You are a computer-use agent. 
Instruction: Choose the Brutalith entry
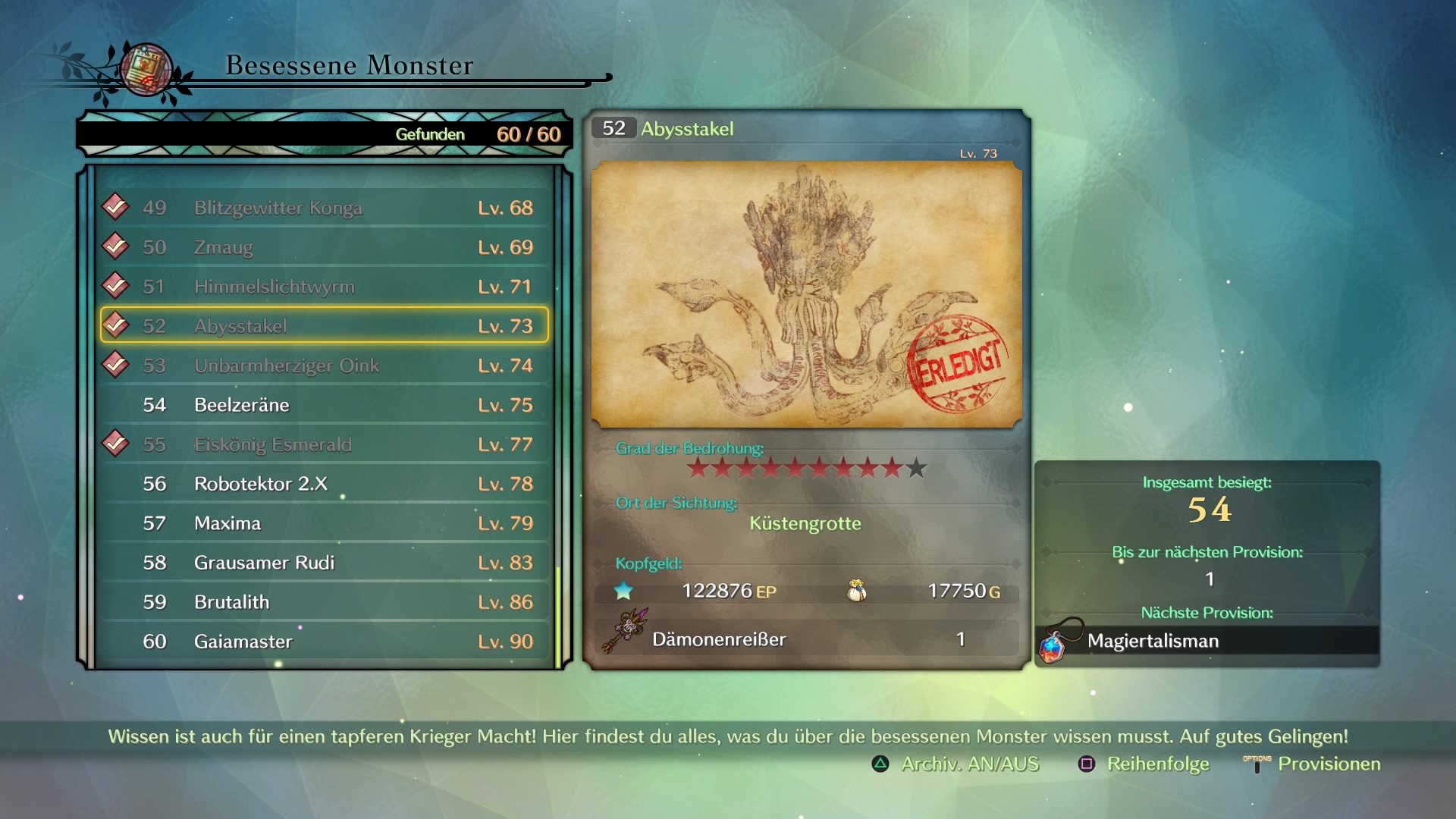coord(325,602)
